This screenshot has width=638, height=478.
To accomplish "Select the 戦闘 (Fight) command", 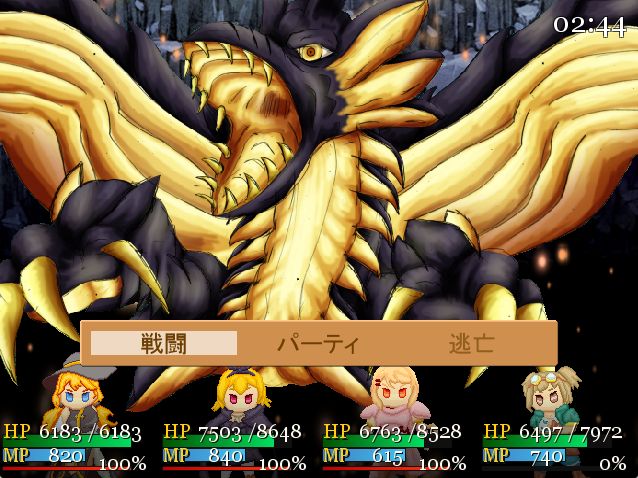I will coord(164,343).
